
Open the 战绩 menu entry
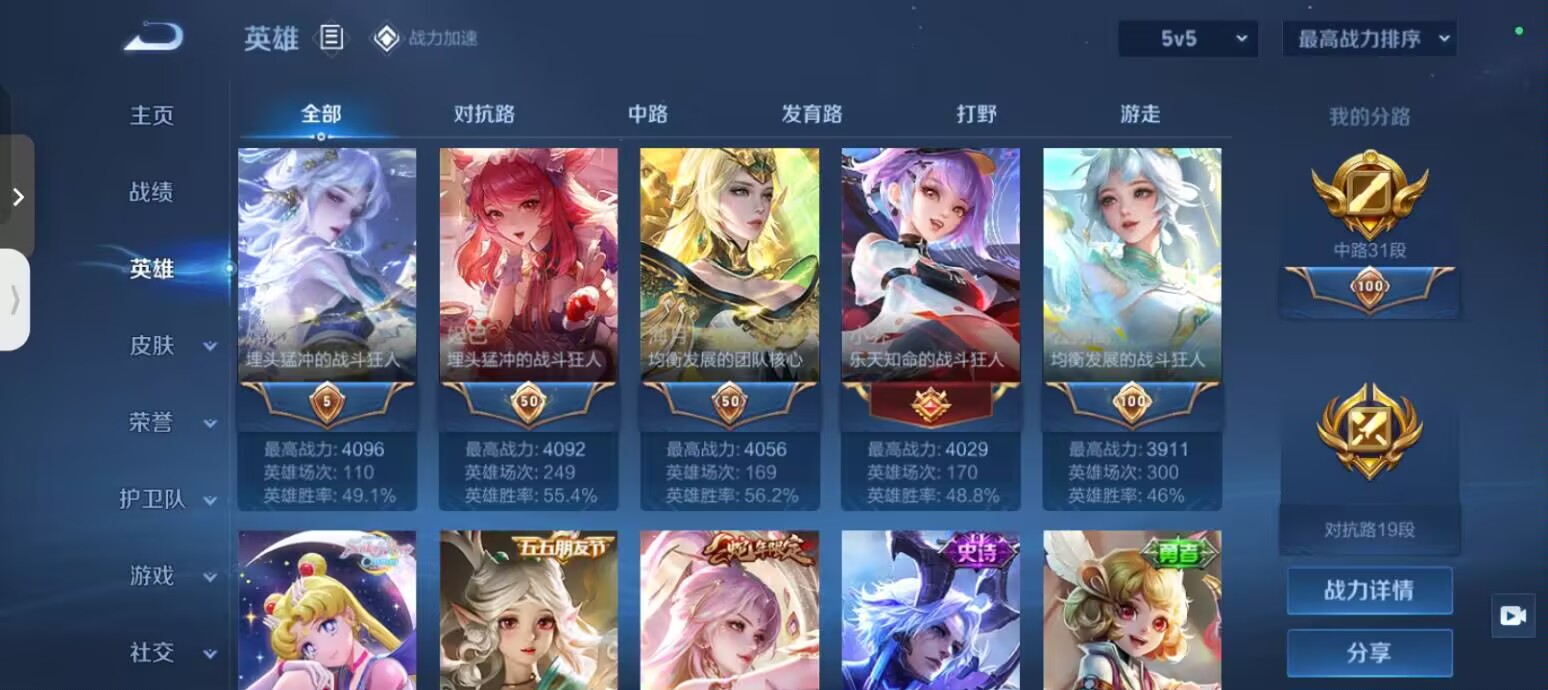[x=152, y=192]
